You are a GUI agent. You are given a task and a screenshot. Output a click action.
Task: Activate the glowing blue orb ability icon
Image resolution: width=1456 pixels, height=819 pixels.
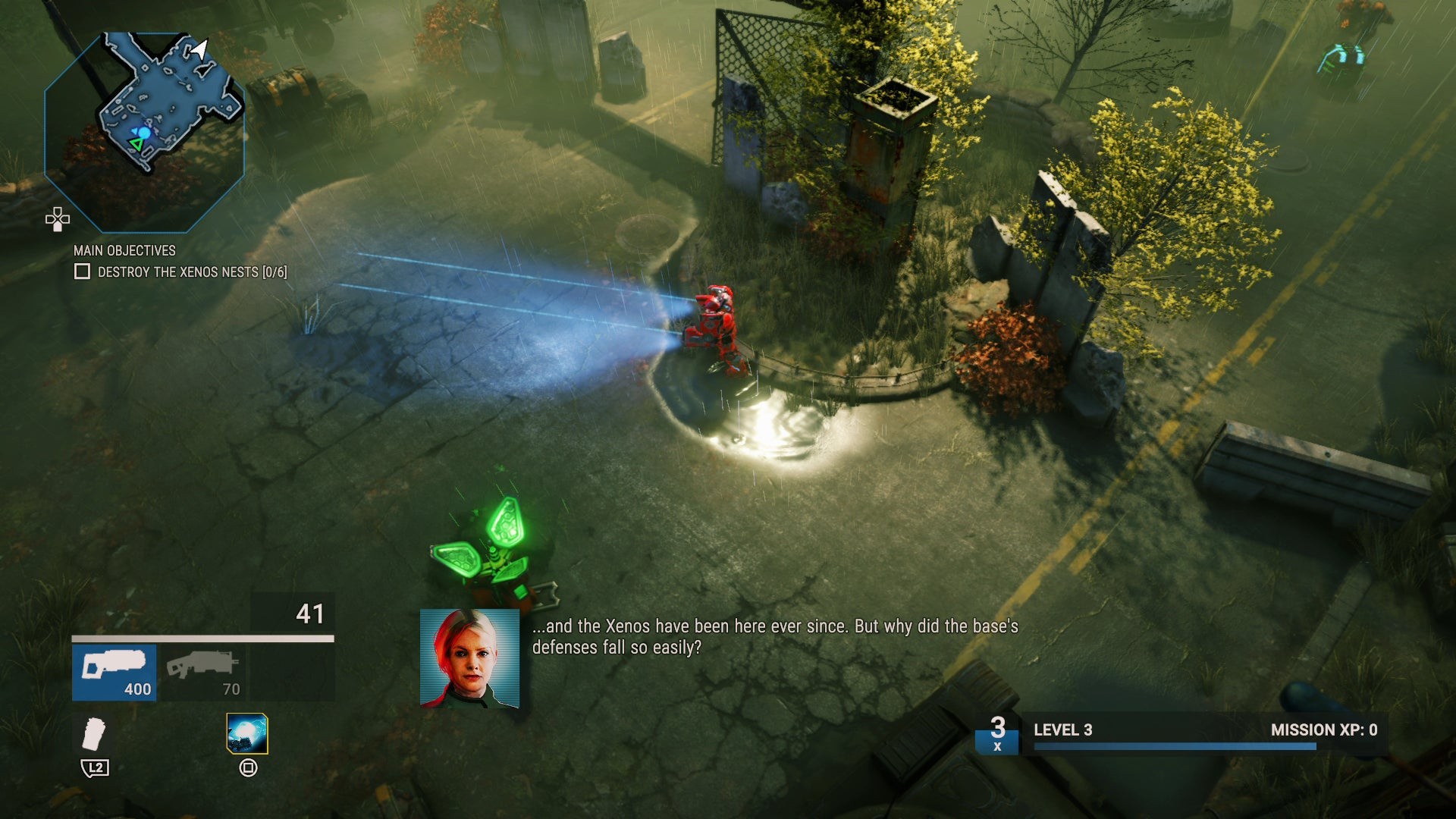point(247,733)
